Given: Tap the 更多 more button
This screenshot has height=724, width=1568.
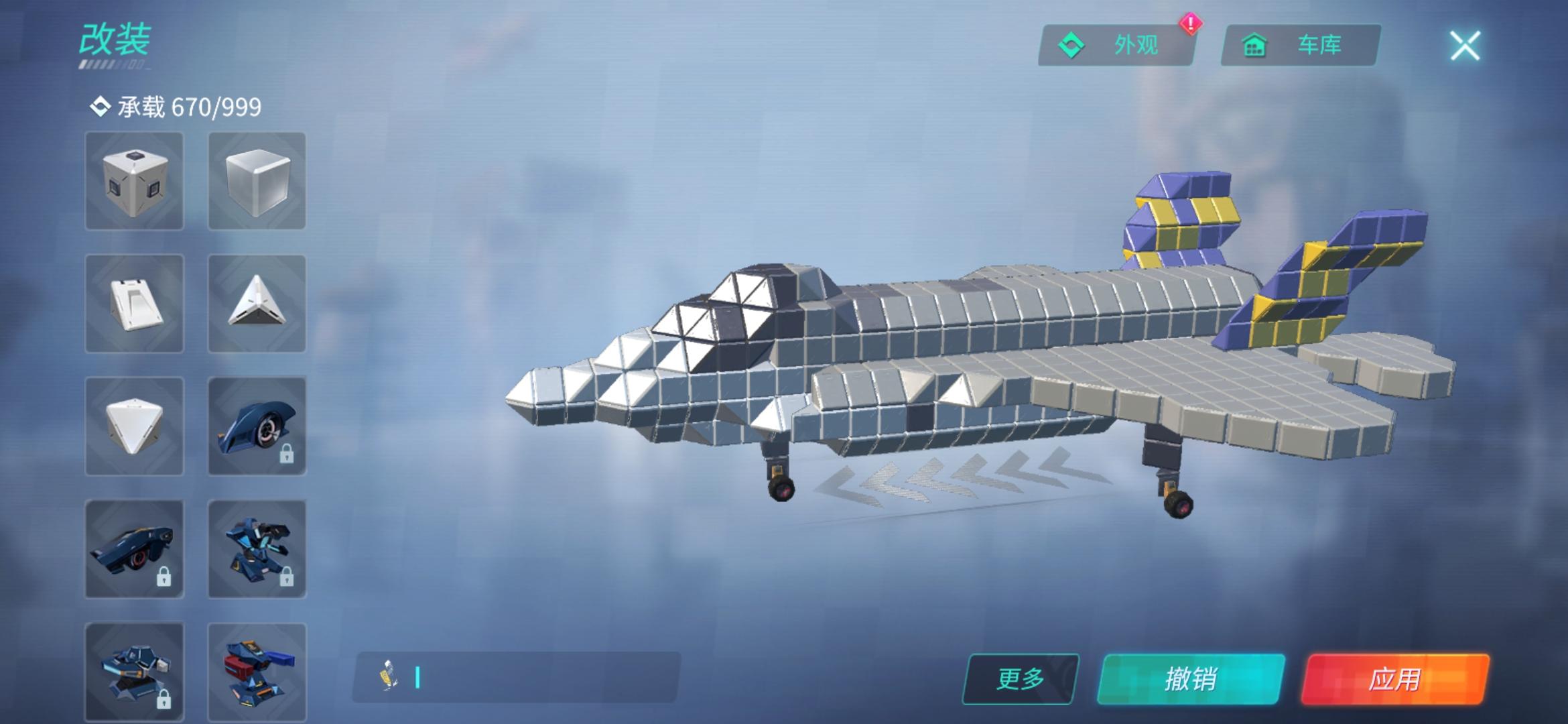Looking at the screenshot, I should [x=1020, y=678].
